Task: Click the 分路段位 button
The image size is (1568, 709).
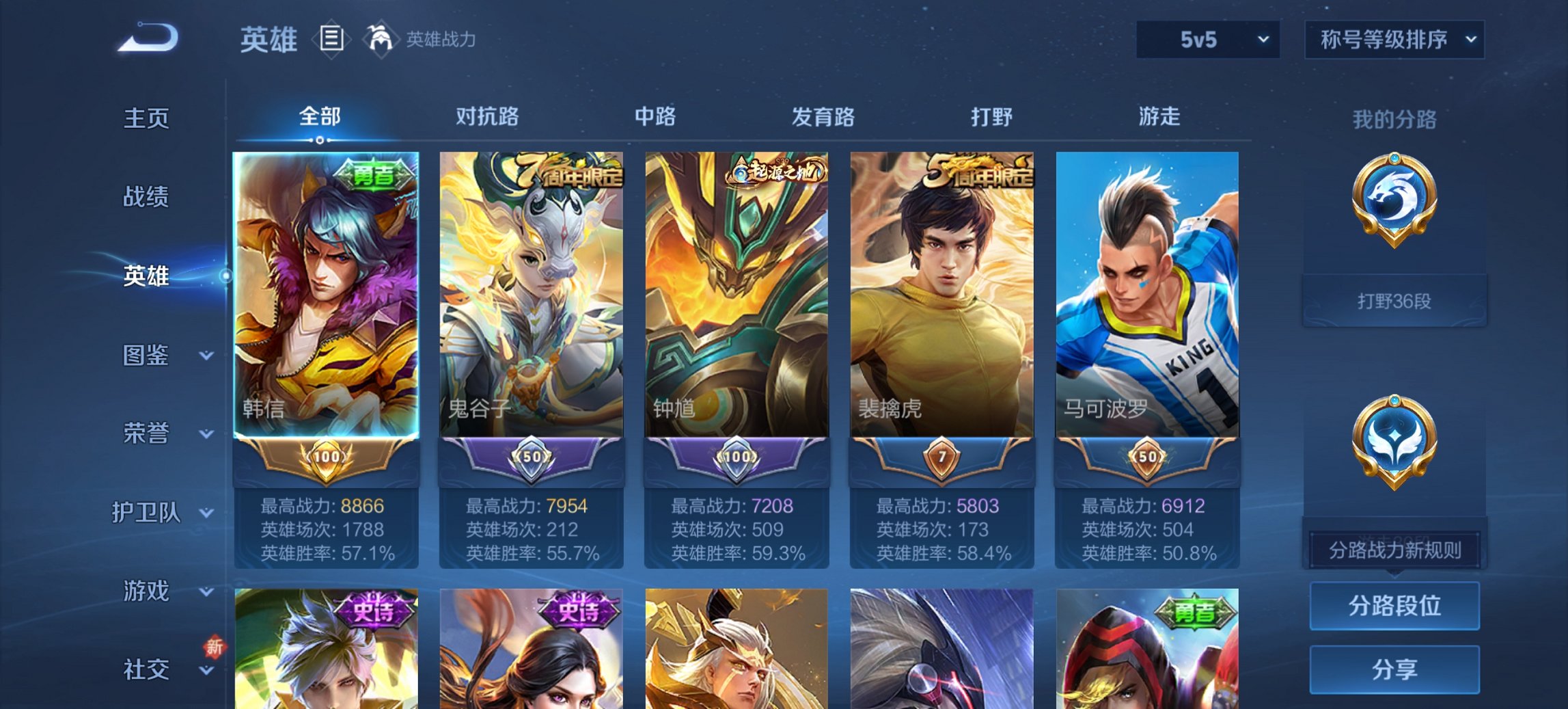Action: click(x=1394, y=606)
